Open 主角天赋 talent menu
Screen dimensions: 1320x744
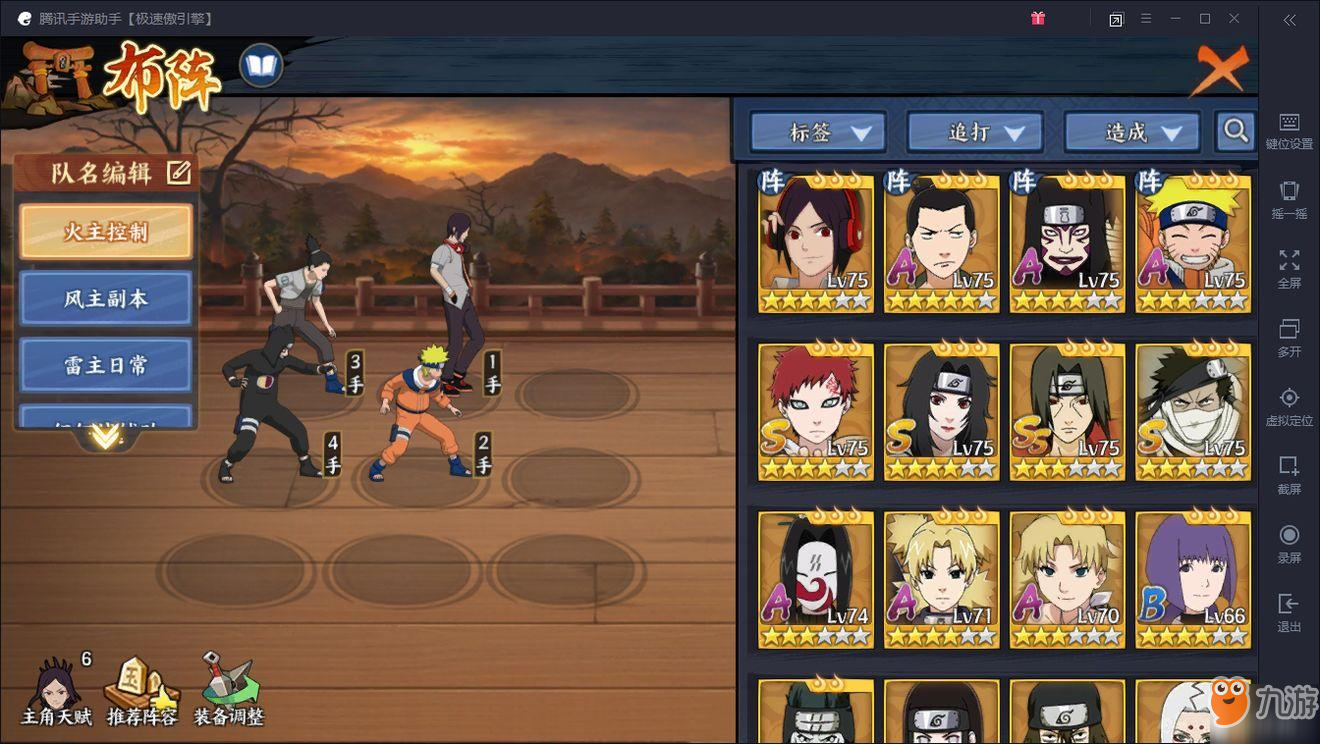click(57, 692)
